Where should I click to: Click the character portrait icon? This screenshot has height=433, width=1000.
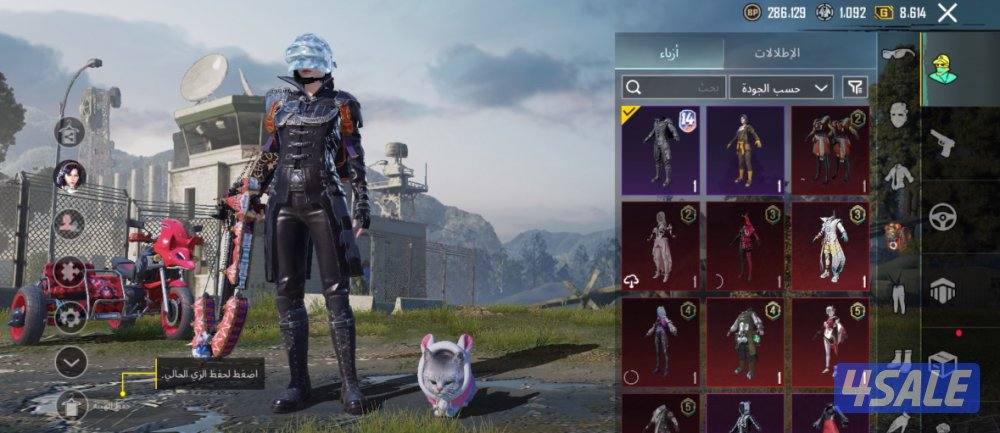tap(69, 175)
